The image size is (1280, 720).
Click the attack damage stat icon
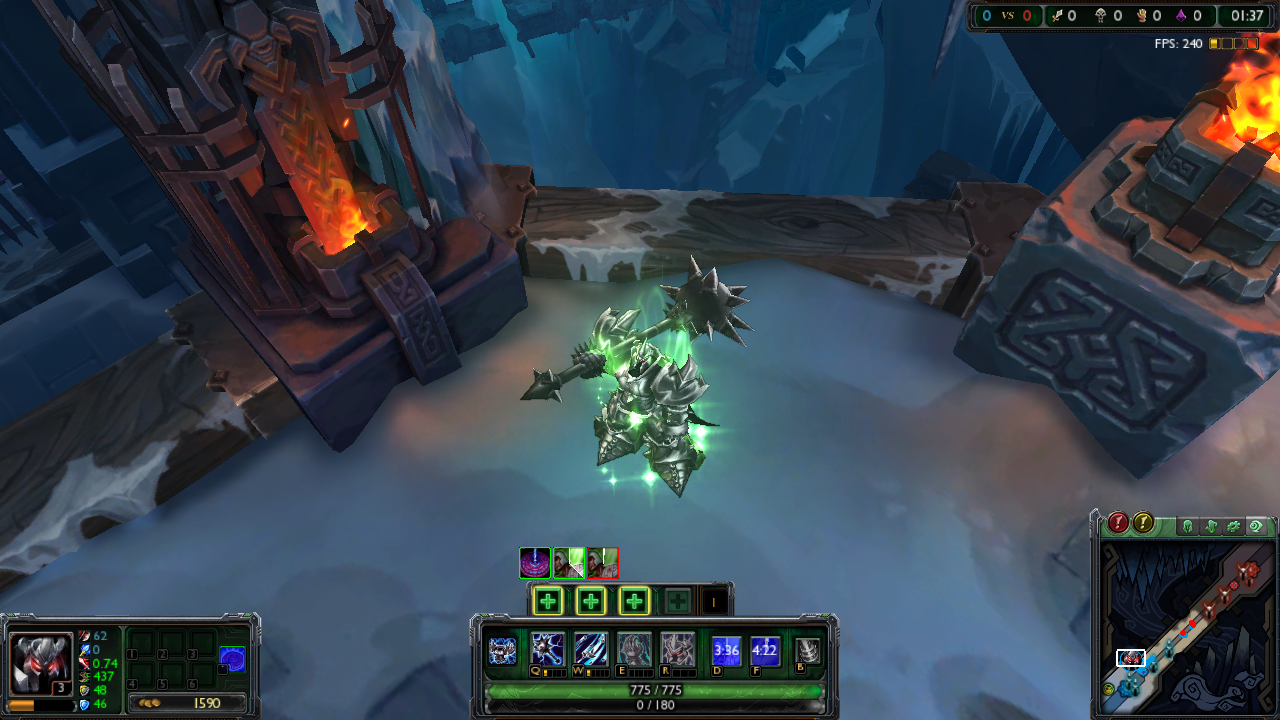tap(85, 636)
